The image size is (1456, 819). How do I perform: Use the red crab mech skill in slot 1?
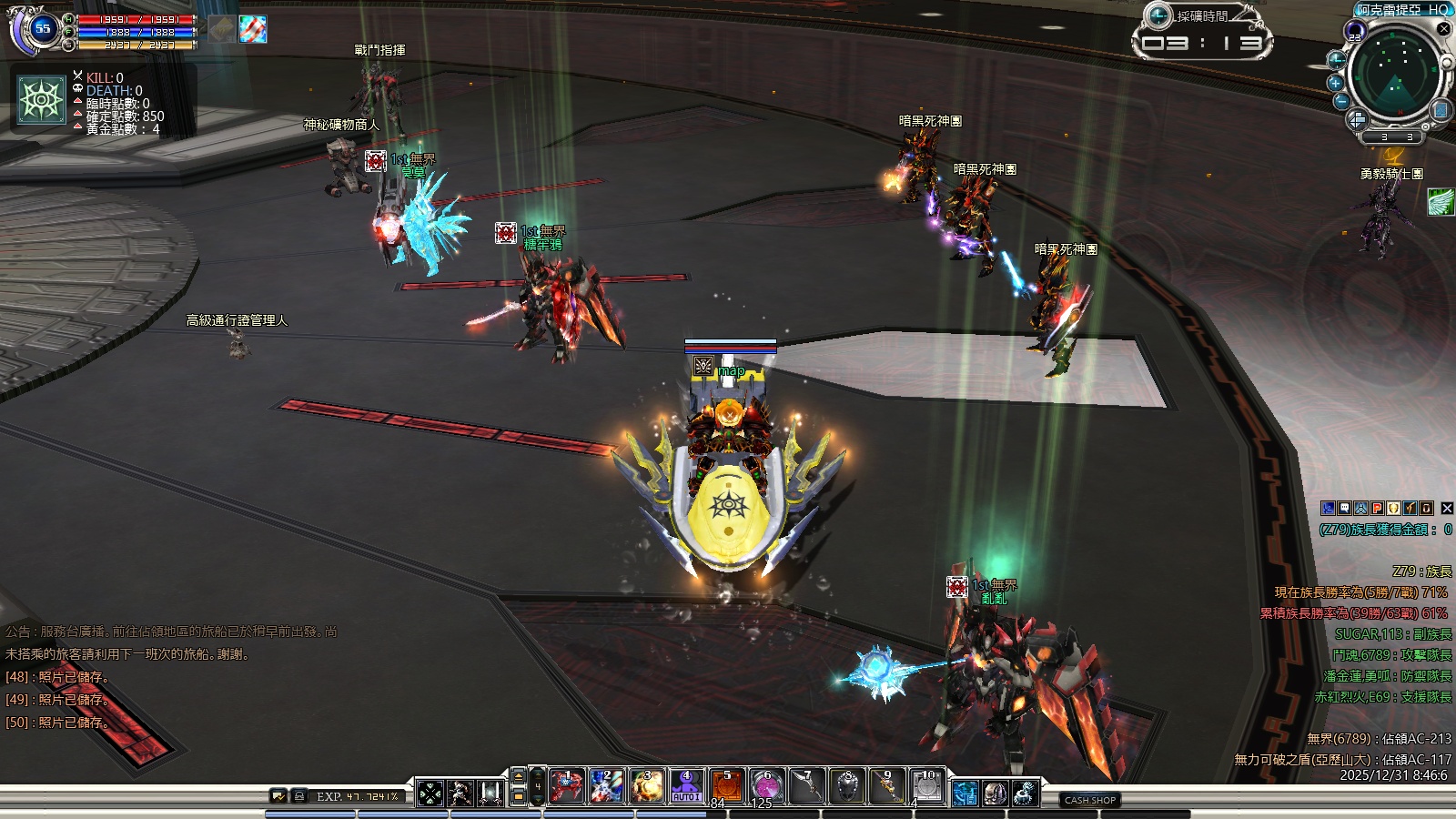pyautogui.click(x=566, y=786)
